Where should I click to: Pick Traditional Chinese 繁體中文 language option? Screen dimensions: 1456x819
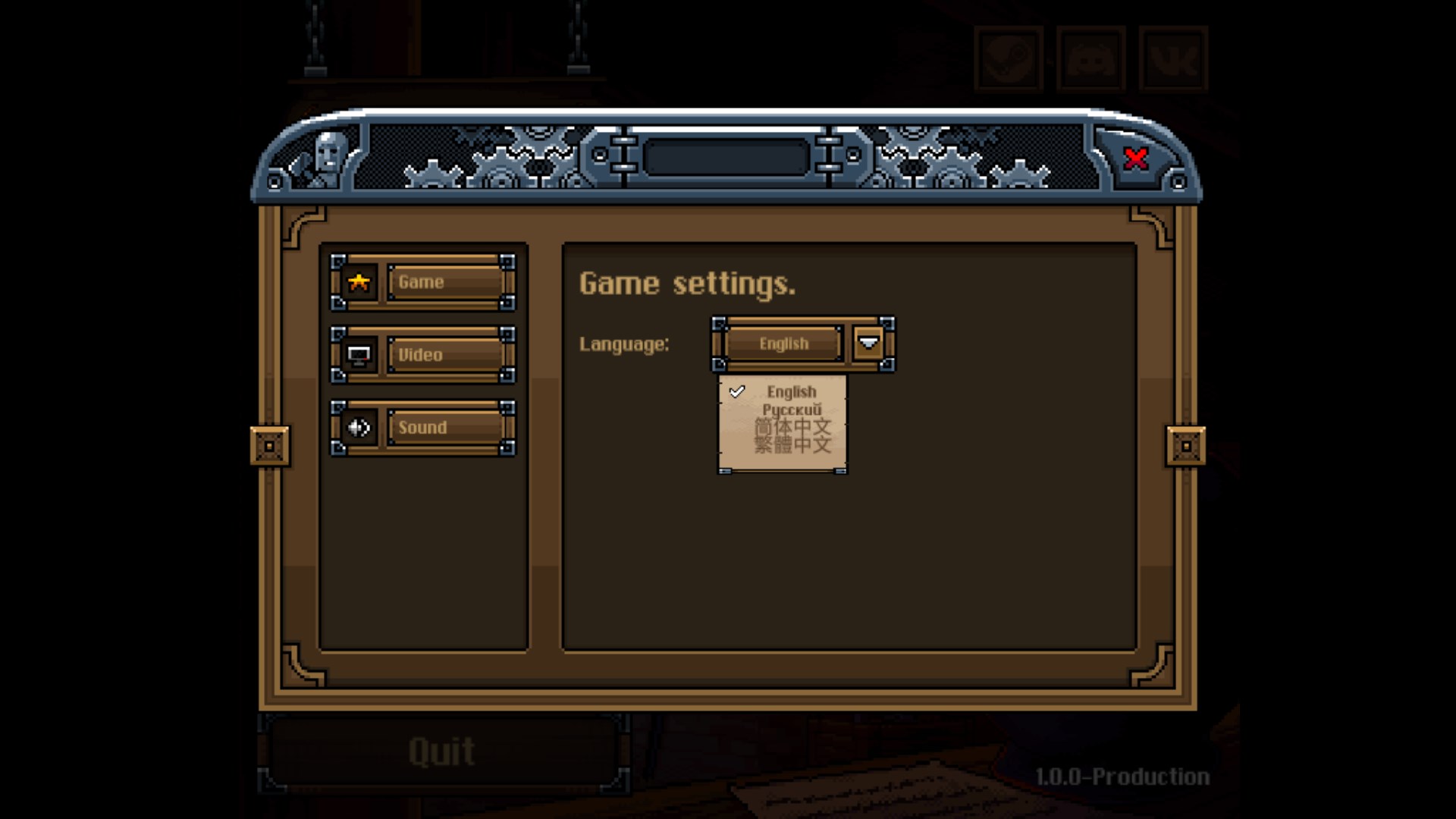click(x=792, y=444)
